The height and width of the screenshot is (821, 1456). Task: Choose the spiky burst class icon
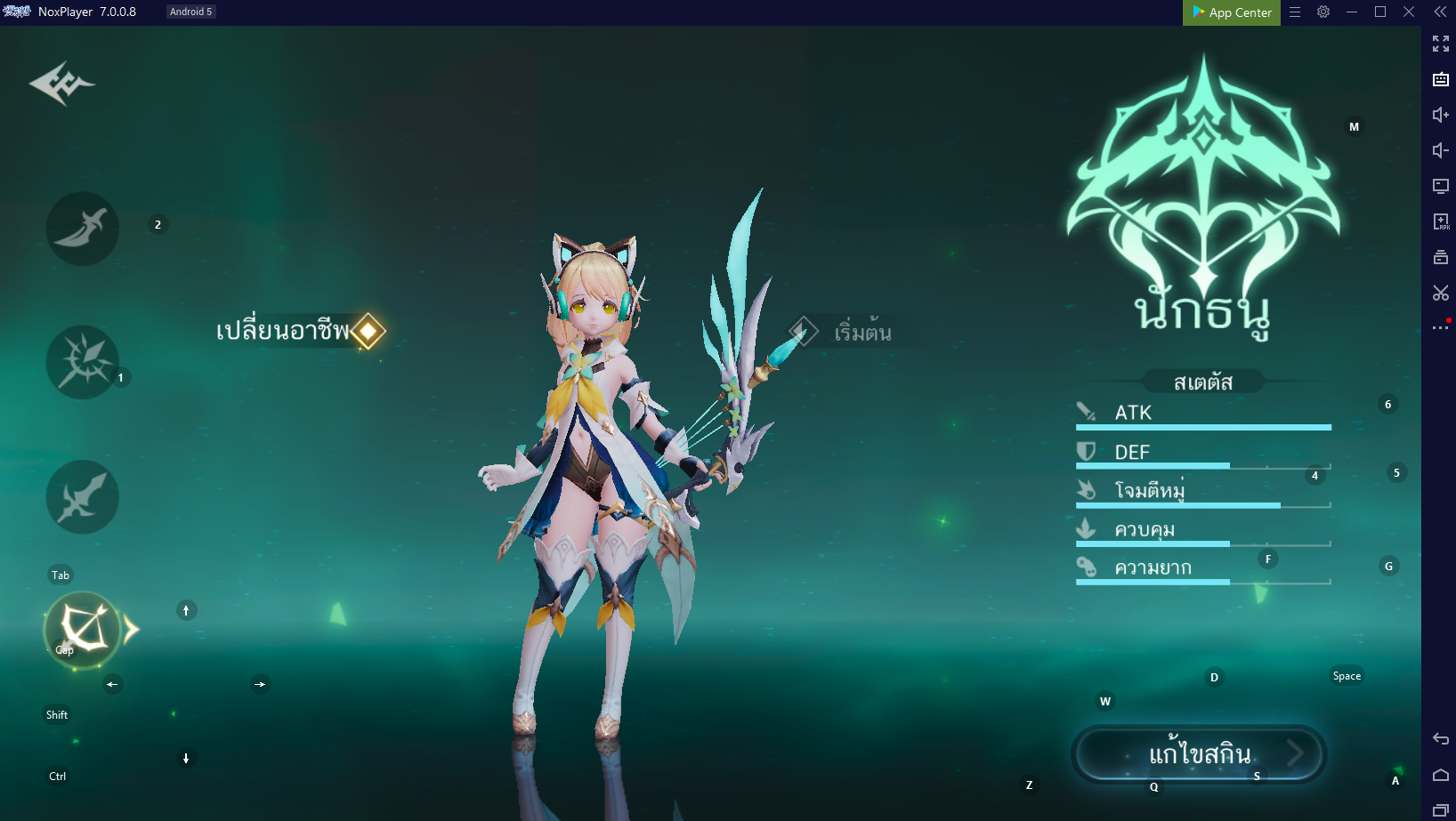[82, 362]
